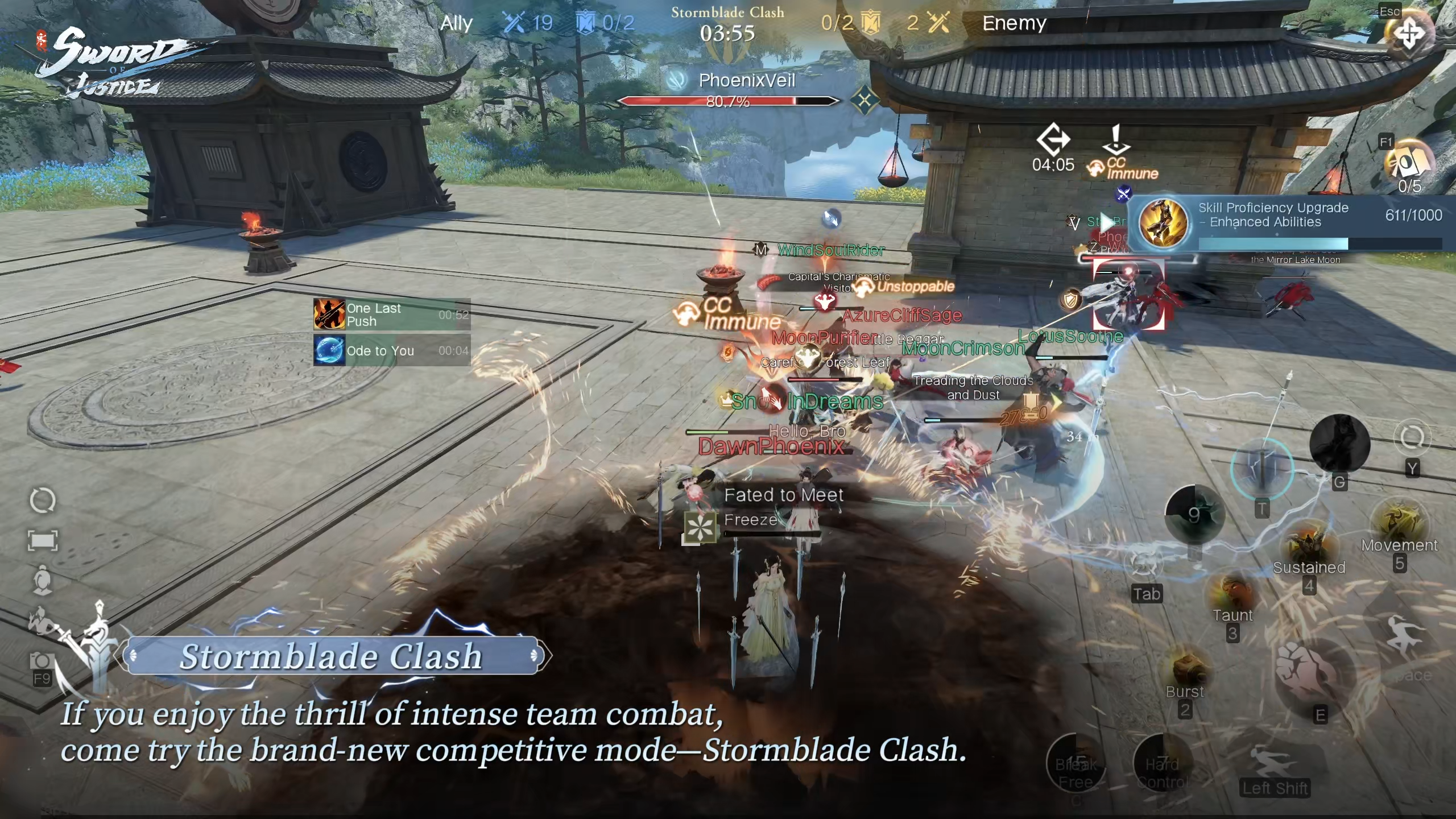This screenshot has width=1456, height=819.
Task: Open the four-arrow menu button
Action: click(1409, 34)
